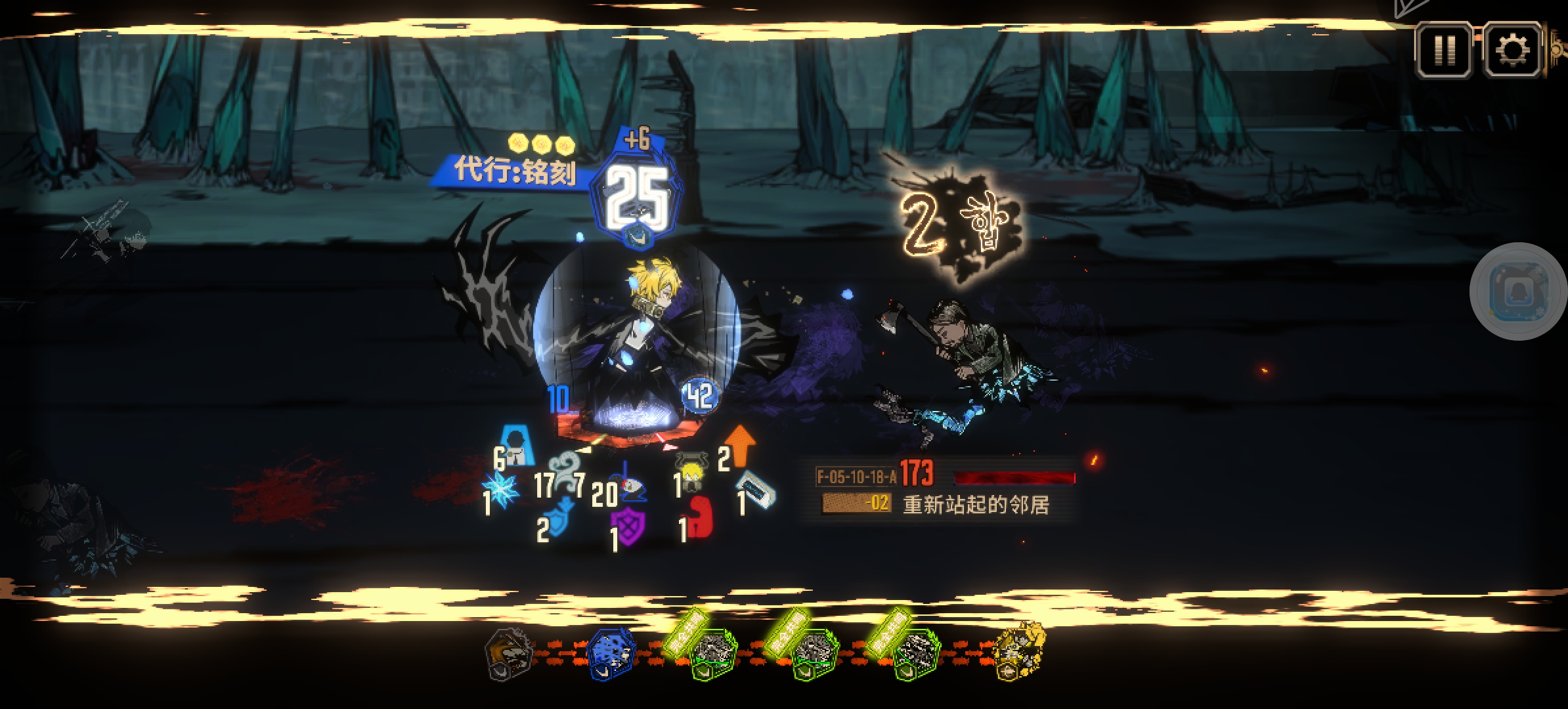Inspect the grey swirling smoke status icon
Screen dimensions: 1568x709
coord(561,474)
